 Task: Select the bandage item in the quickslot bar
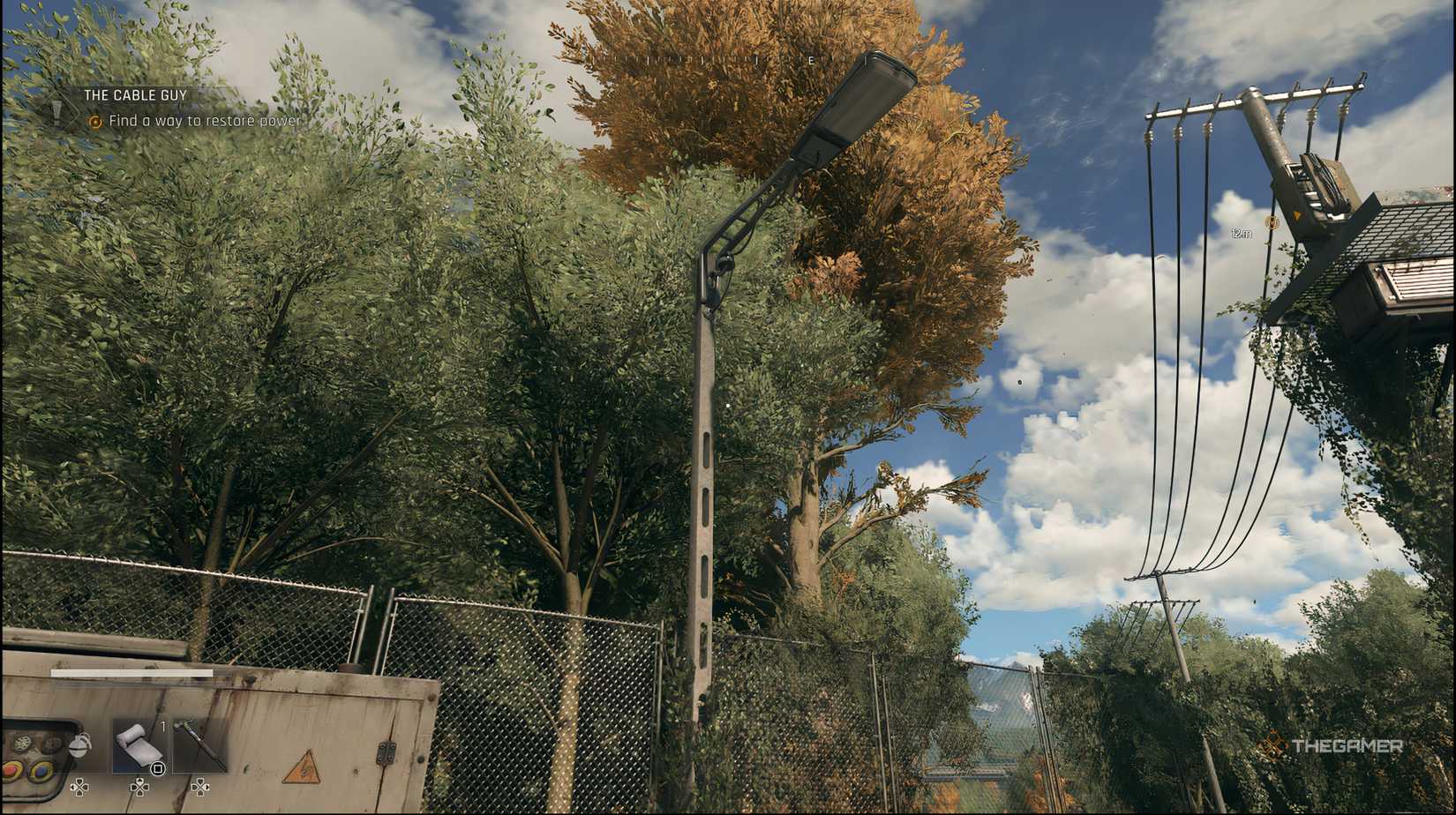[x=137, y=745]
